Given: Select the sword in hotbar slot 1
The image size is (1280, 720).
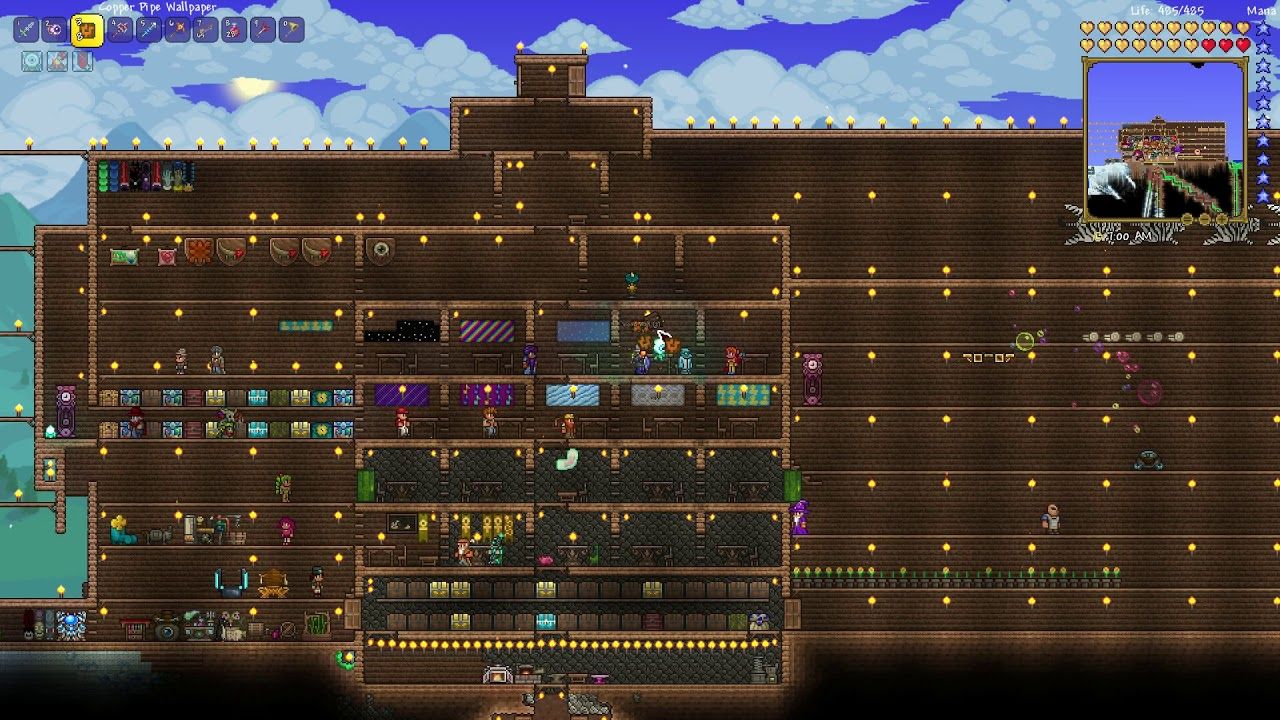Looking at the screenshot, I should point(27,29).
